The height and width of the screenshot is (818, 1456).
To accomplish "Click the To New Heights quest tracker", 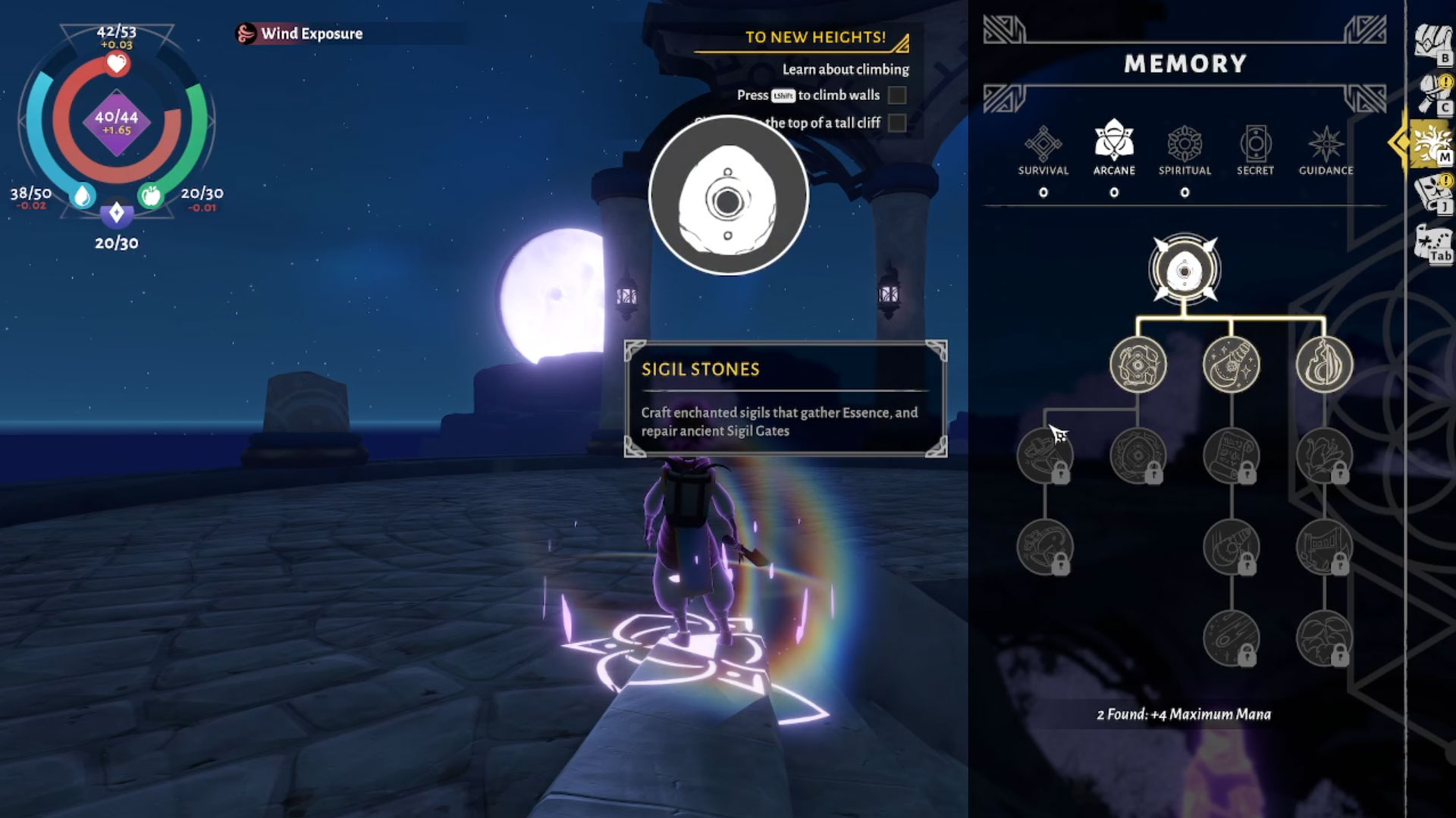I will click(x=815, y=37).
